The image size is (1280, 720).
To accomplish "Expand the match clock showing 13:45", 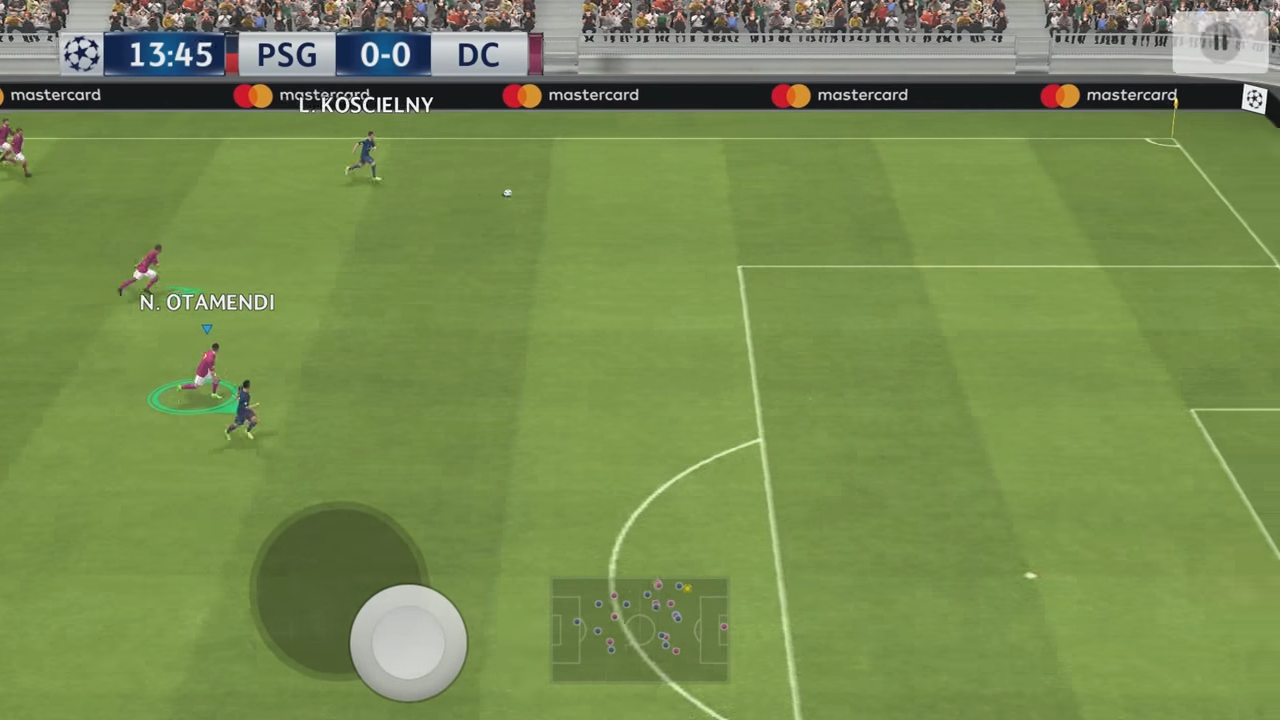I will coord(168,55).
